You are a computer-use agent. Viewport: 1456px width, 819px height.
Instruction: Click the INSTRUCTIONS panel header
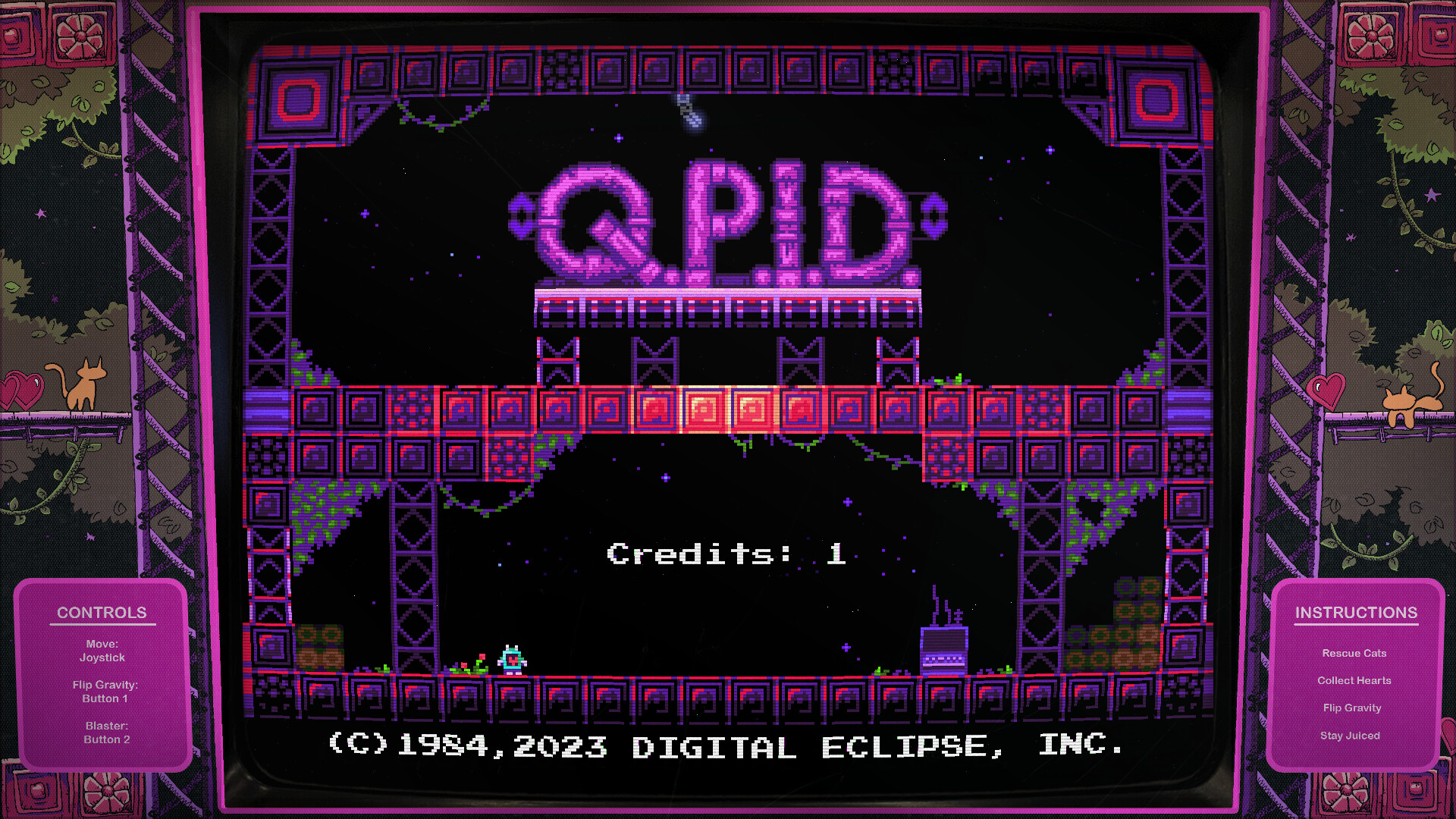pos(1357,613)
